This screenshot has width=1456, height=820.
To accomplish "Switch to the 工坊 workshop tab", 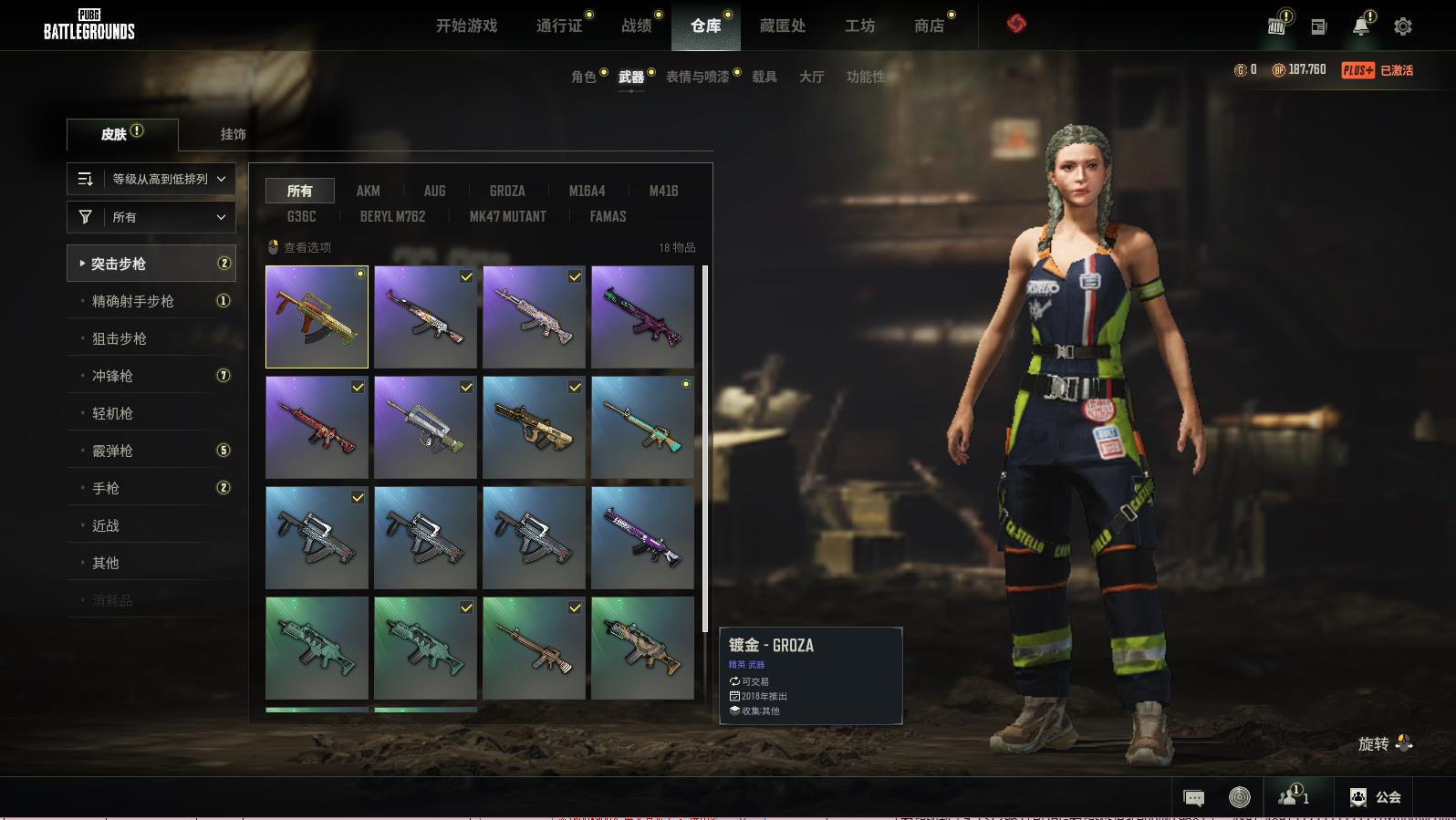I will (x=859, y=26).
